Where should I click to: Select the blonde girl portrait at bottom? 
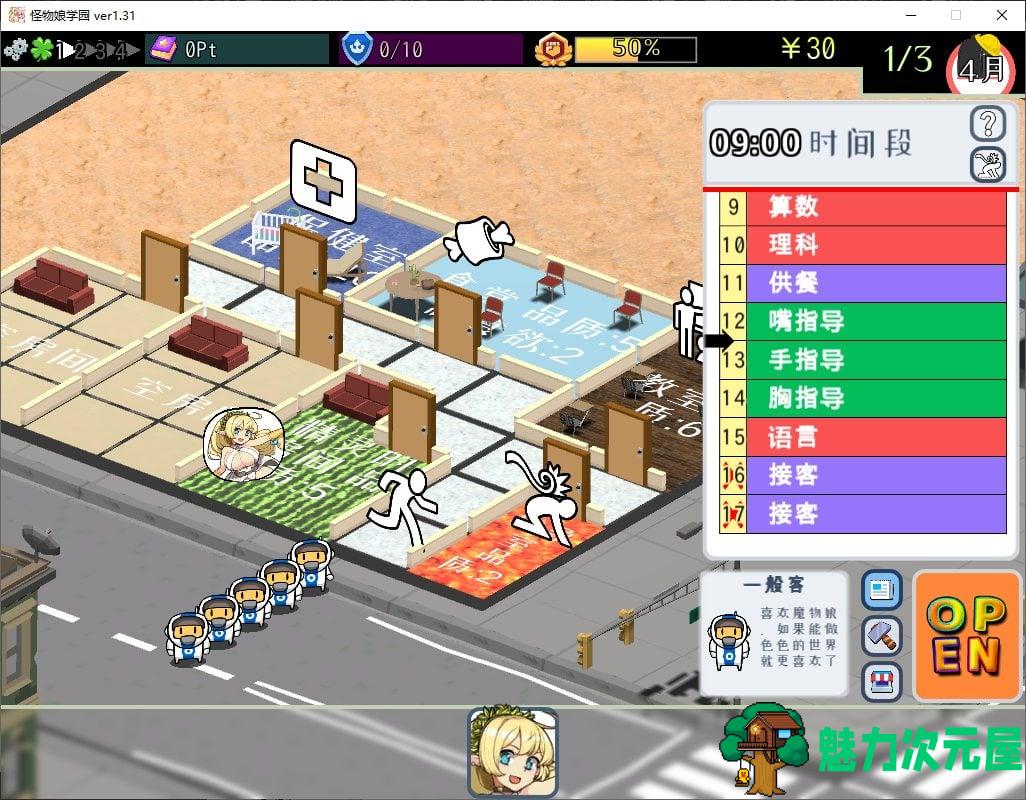pyautogui.click(x=512, y=753)
